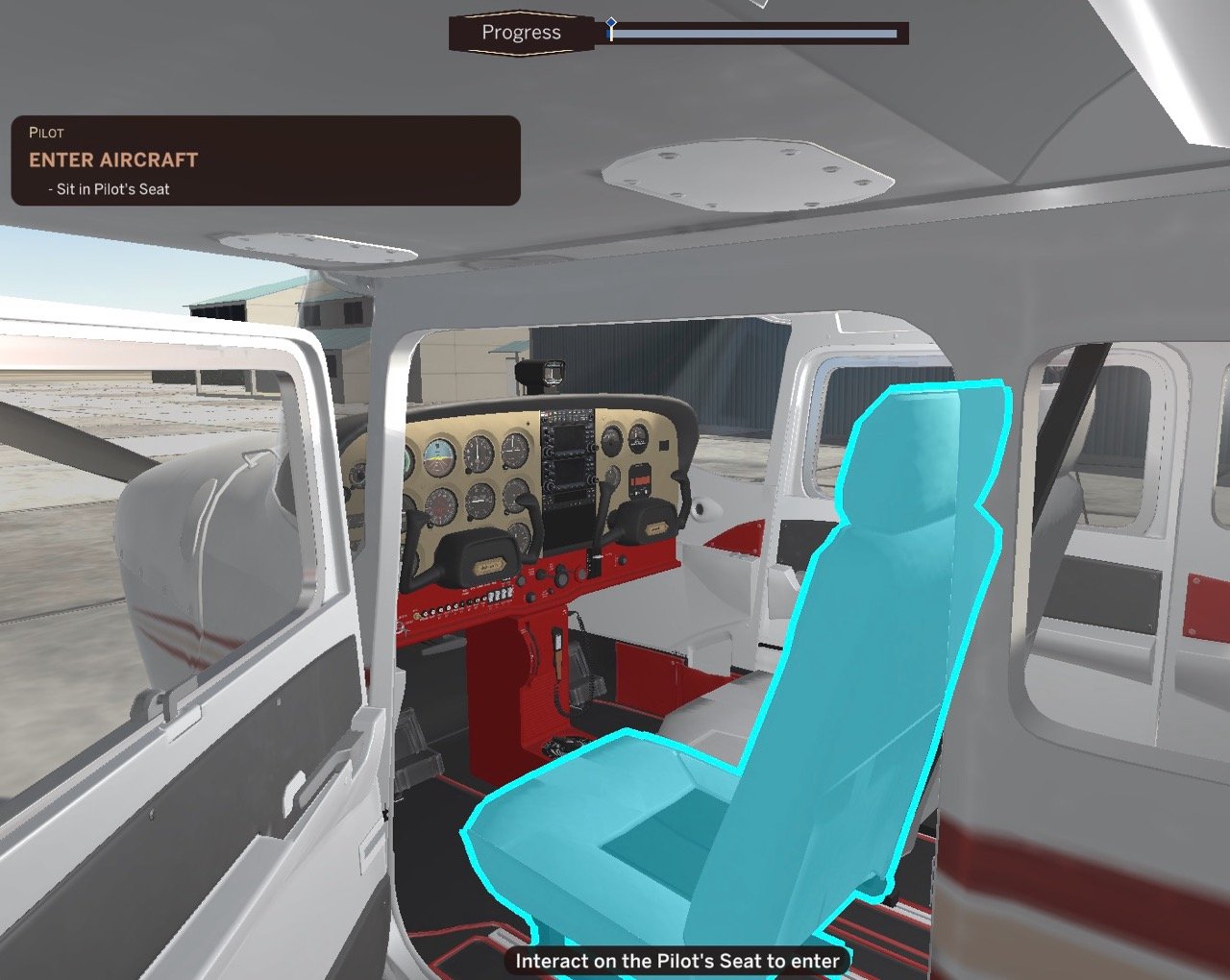The image size is (1230, 980).
Task: Select the red mixture control knob
Action: (x=581, y=575)
